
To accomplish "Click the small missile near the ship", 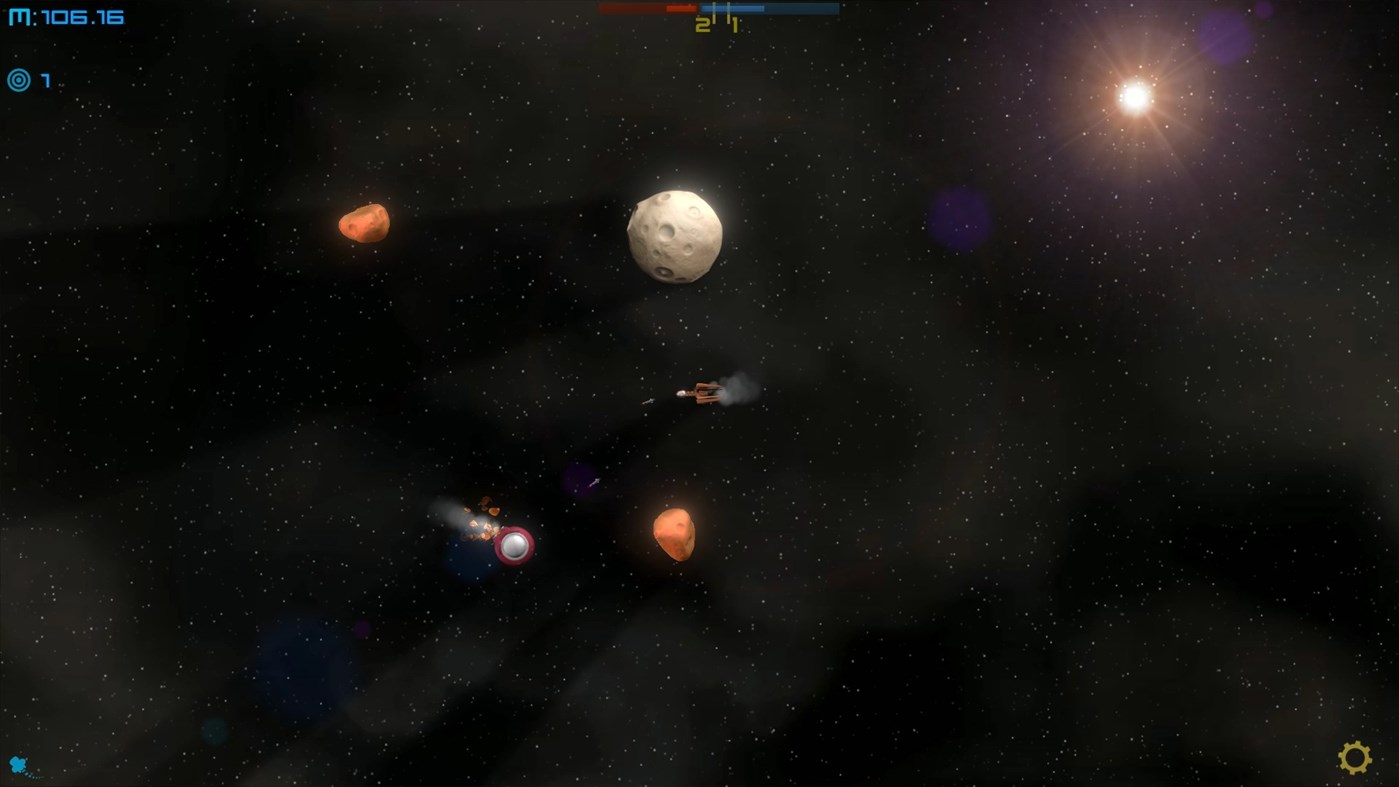I will (646, 401).
